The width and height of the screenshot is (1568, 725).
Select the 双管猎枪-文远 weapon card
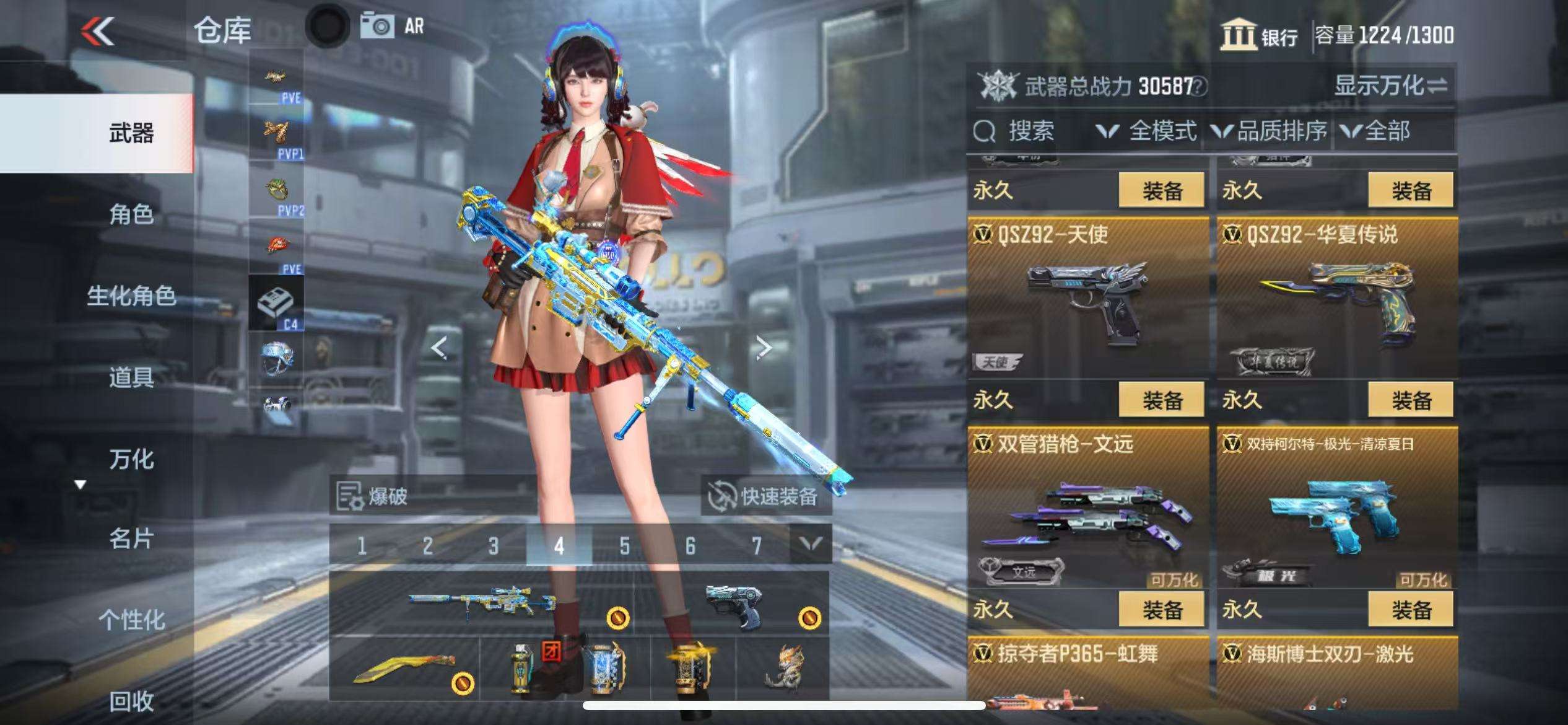[1087, 508]
